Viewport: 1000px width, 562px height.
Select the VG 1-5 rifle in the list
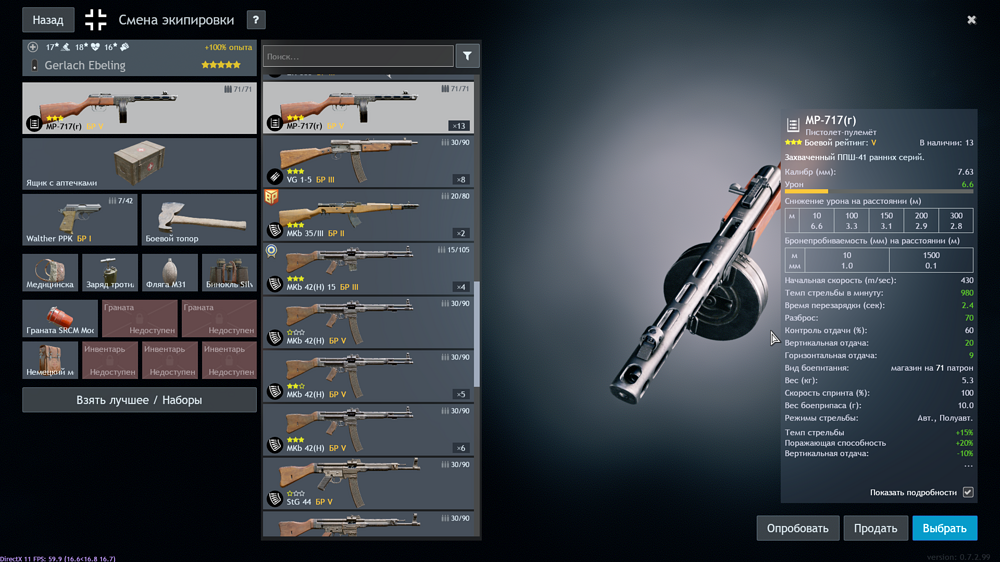[367, 162]
